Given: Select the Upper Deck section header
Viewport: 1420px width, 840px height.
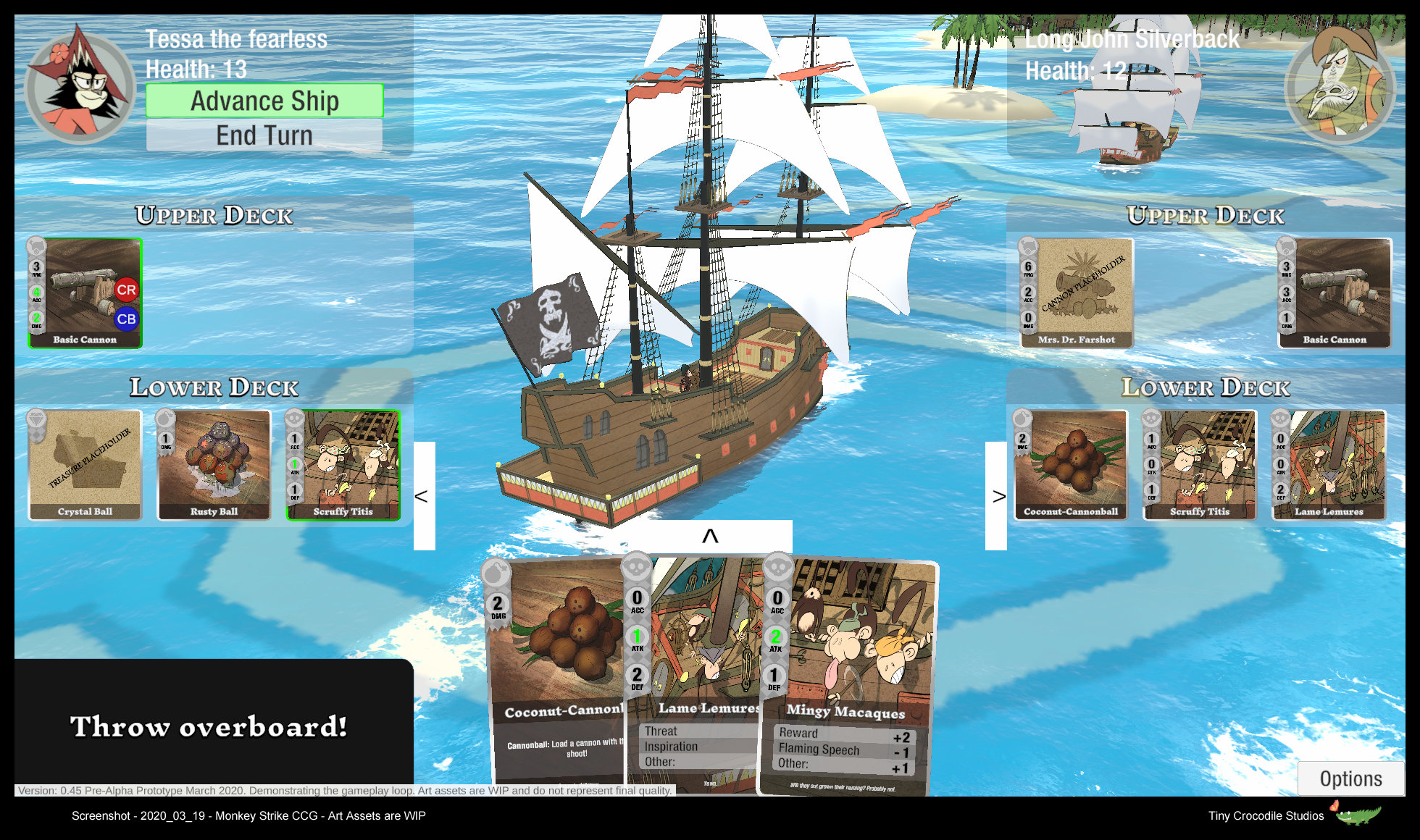Looking at the screenshot, I should tap(214, 215).
